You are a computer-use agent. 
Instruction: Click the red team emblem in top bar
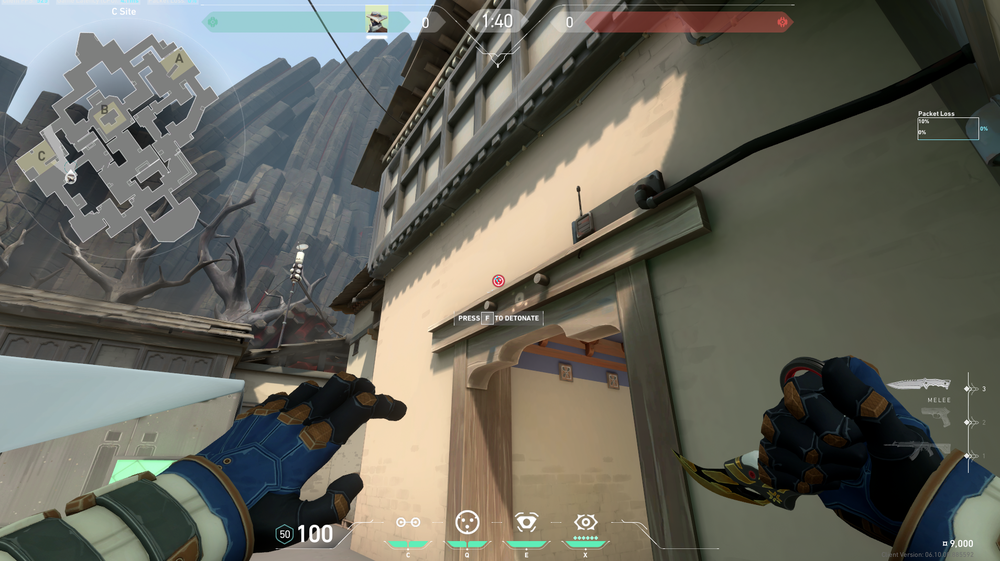coord(782,21)
